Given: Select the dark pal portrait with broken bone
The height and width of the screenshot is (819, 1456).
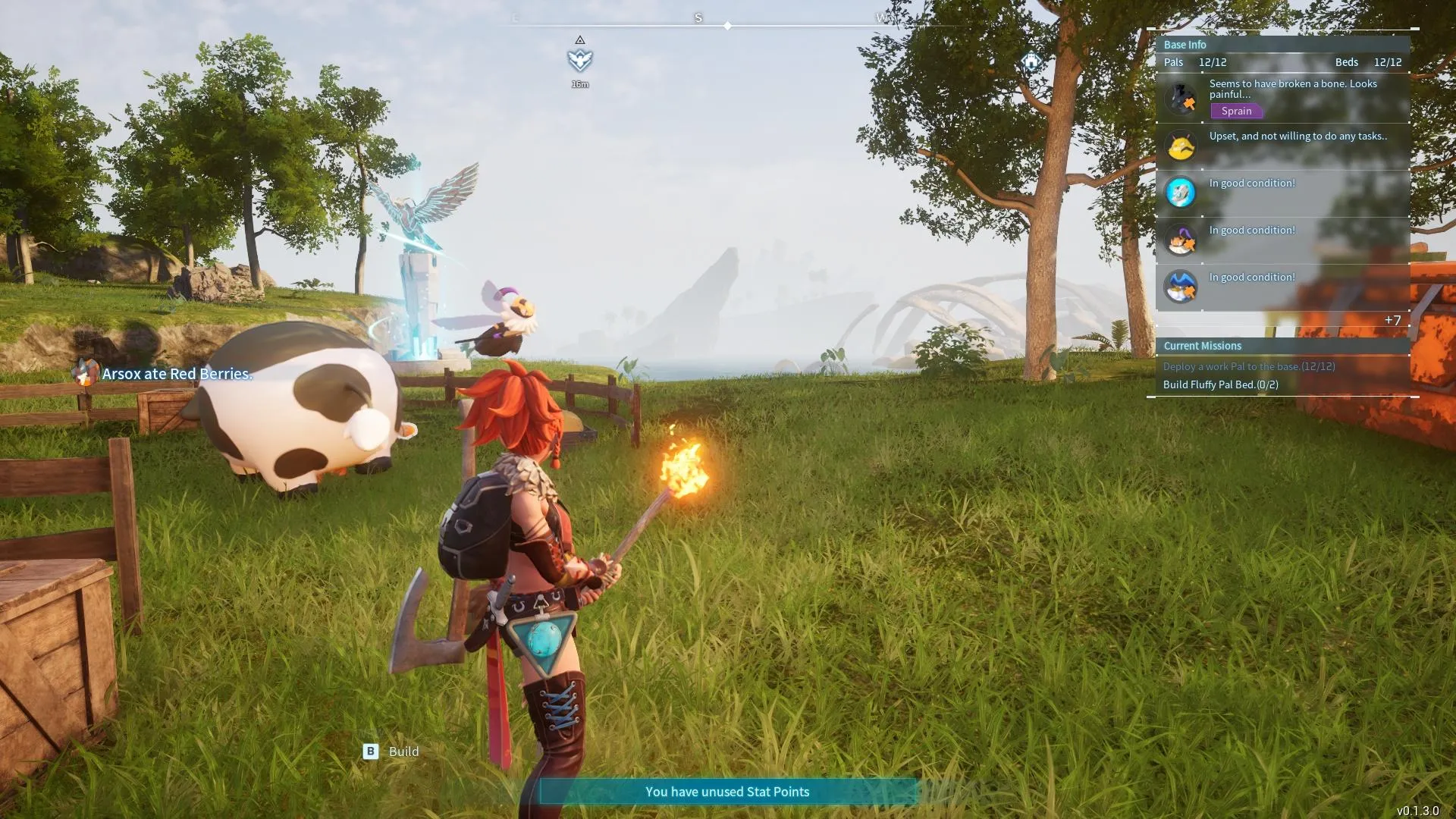Looking at the screenshot, I should 1181,99.
